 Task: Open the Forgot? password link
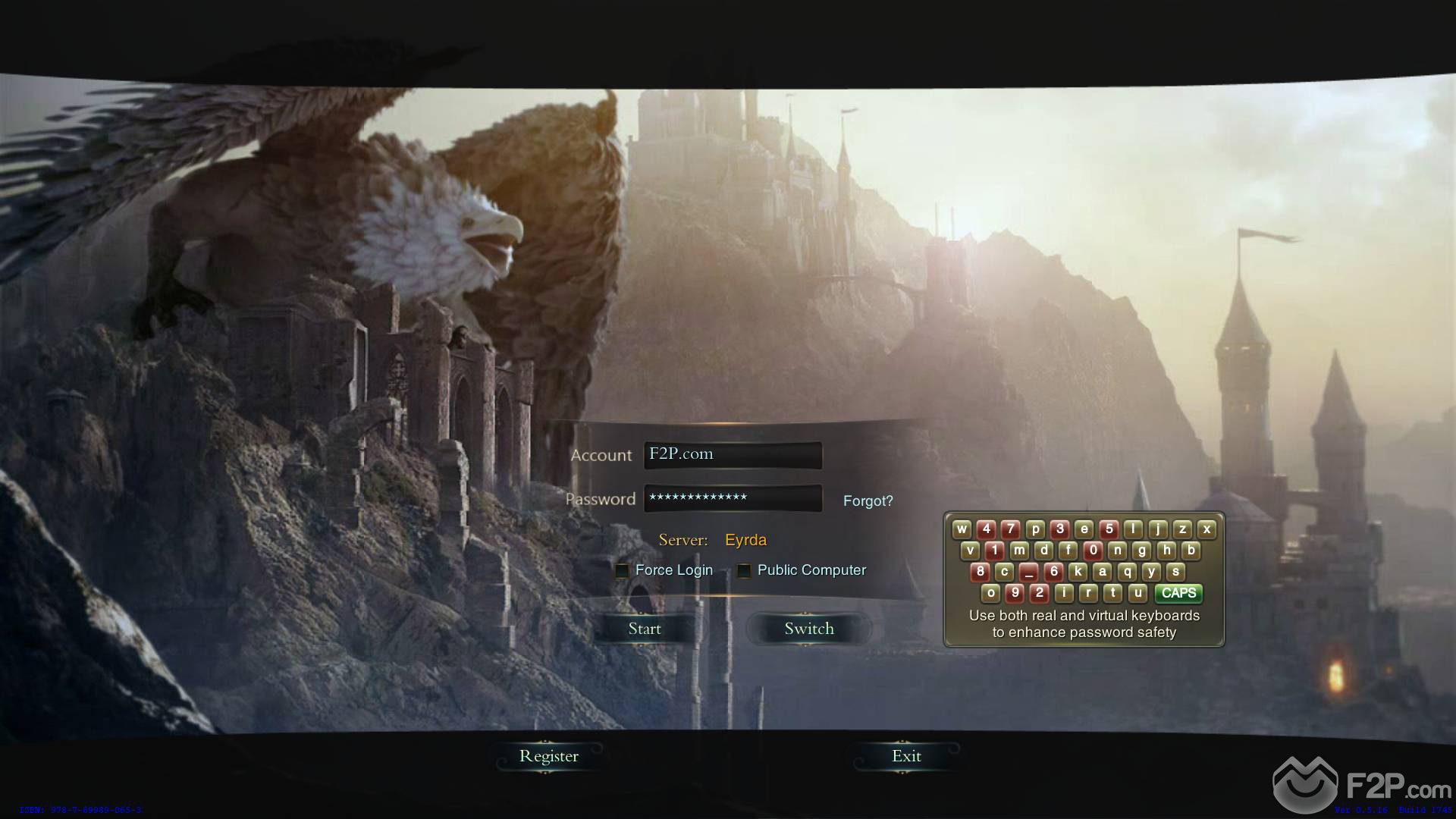pos(868,501)
